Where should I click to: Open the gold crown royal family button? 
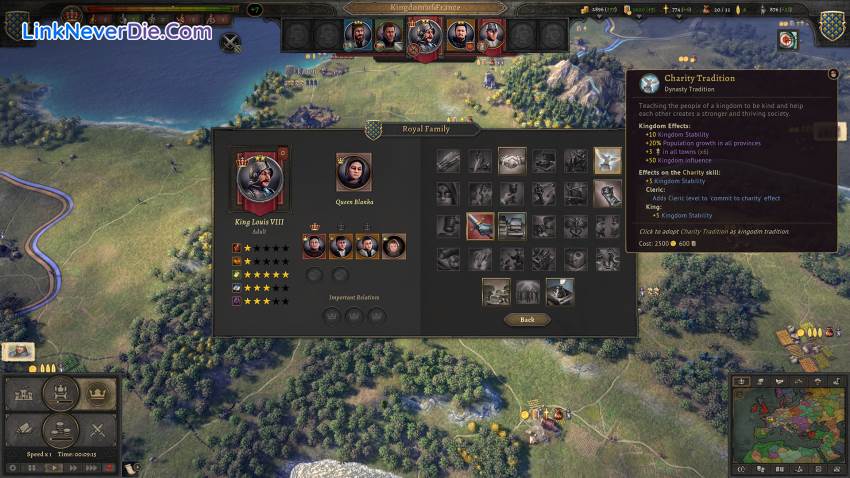pos(97,394)
